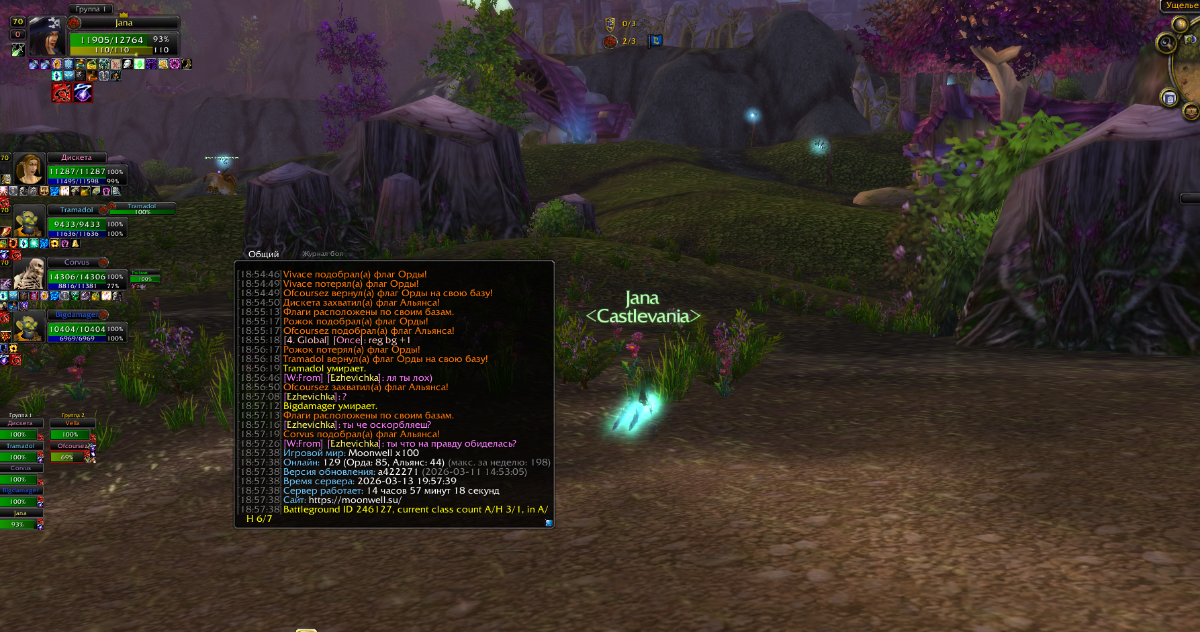This screenshot has height=632, width=1200.
Task: Click the purple eye debuff icon
Action: (84, 92)
